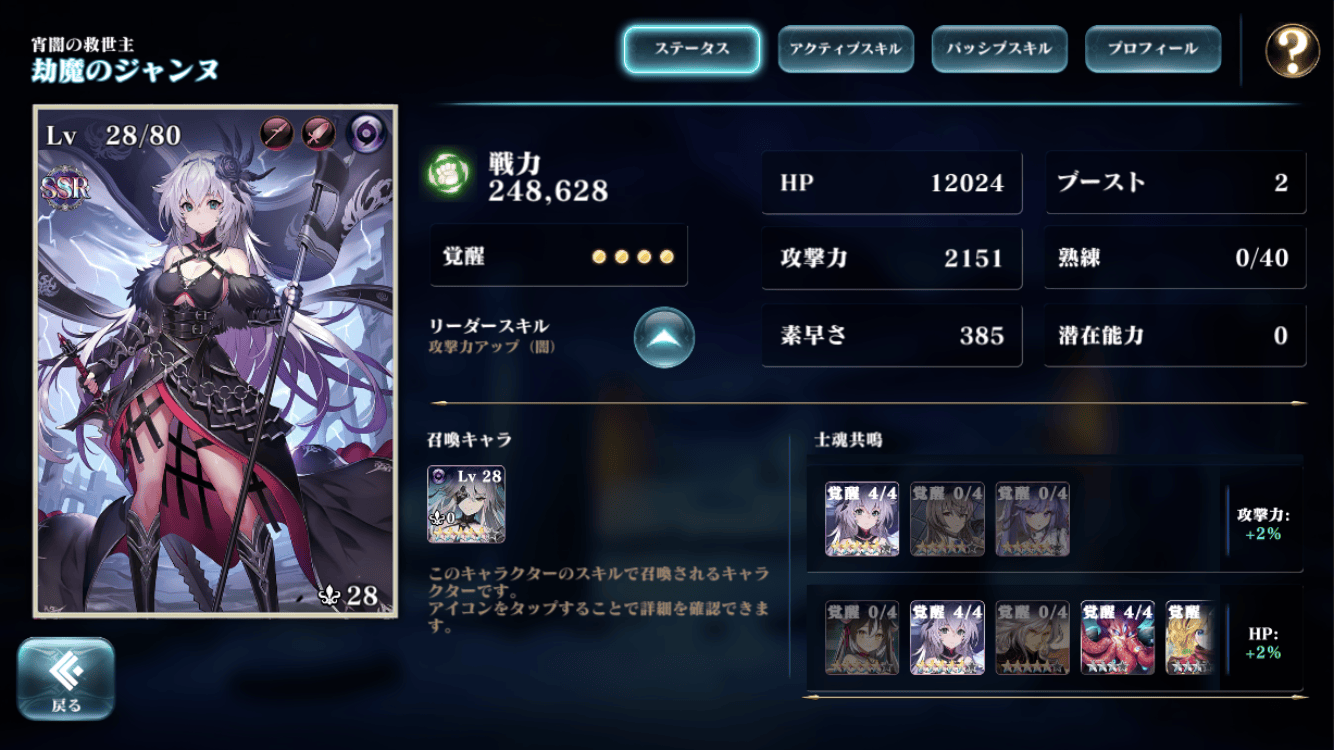The height and width of the screenshot is (750, 1334).
Task: View the character card artwork
Action: 215,360
